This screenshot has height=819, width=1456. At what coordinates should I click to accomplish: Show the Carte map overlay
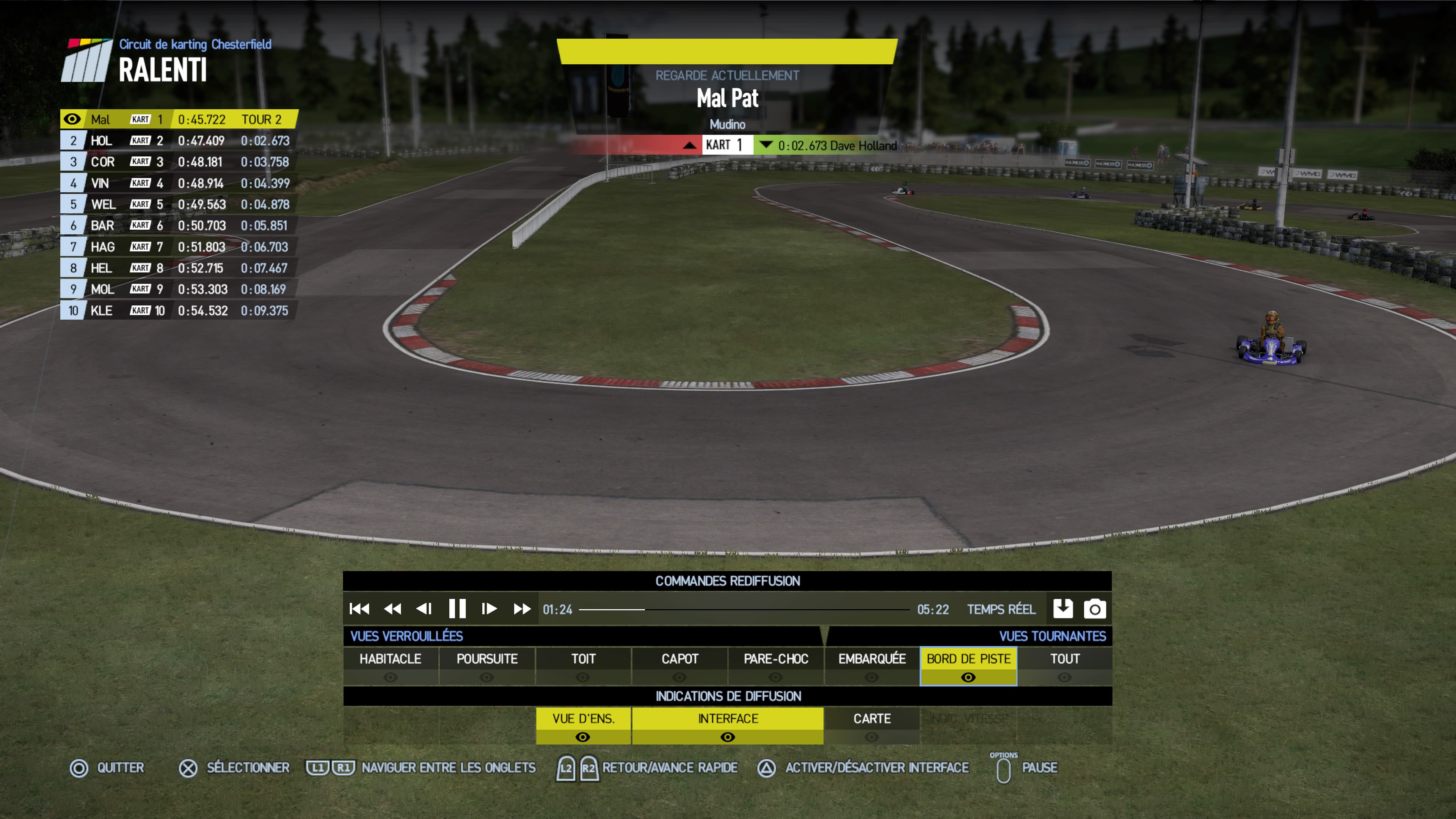point(872,725)
